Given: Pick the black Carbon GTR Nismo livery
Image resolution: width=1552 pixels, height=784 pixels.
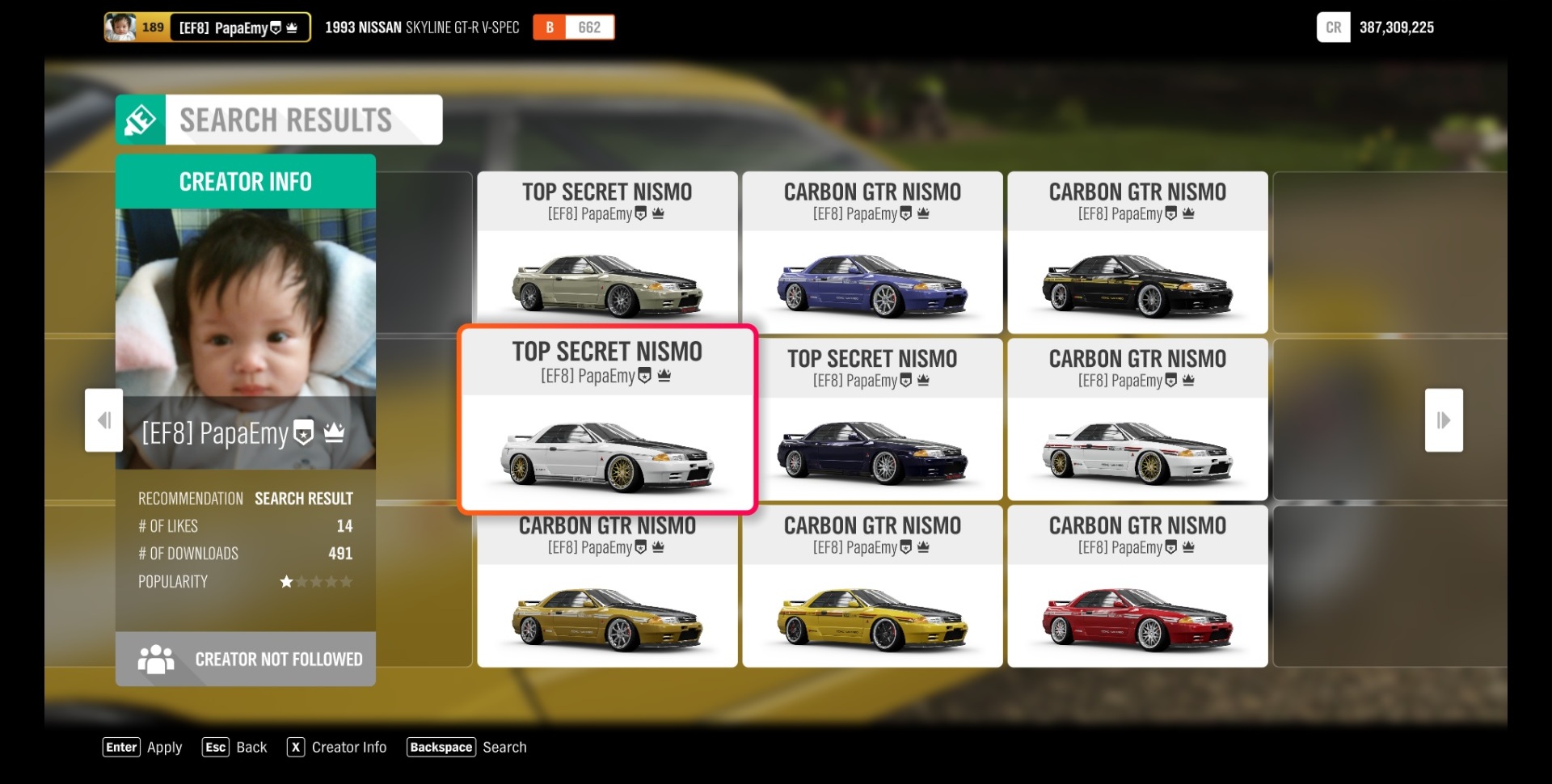Looking at the screenshot, I should 1137,252.
